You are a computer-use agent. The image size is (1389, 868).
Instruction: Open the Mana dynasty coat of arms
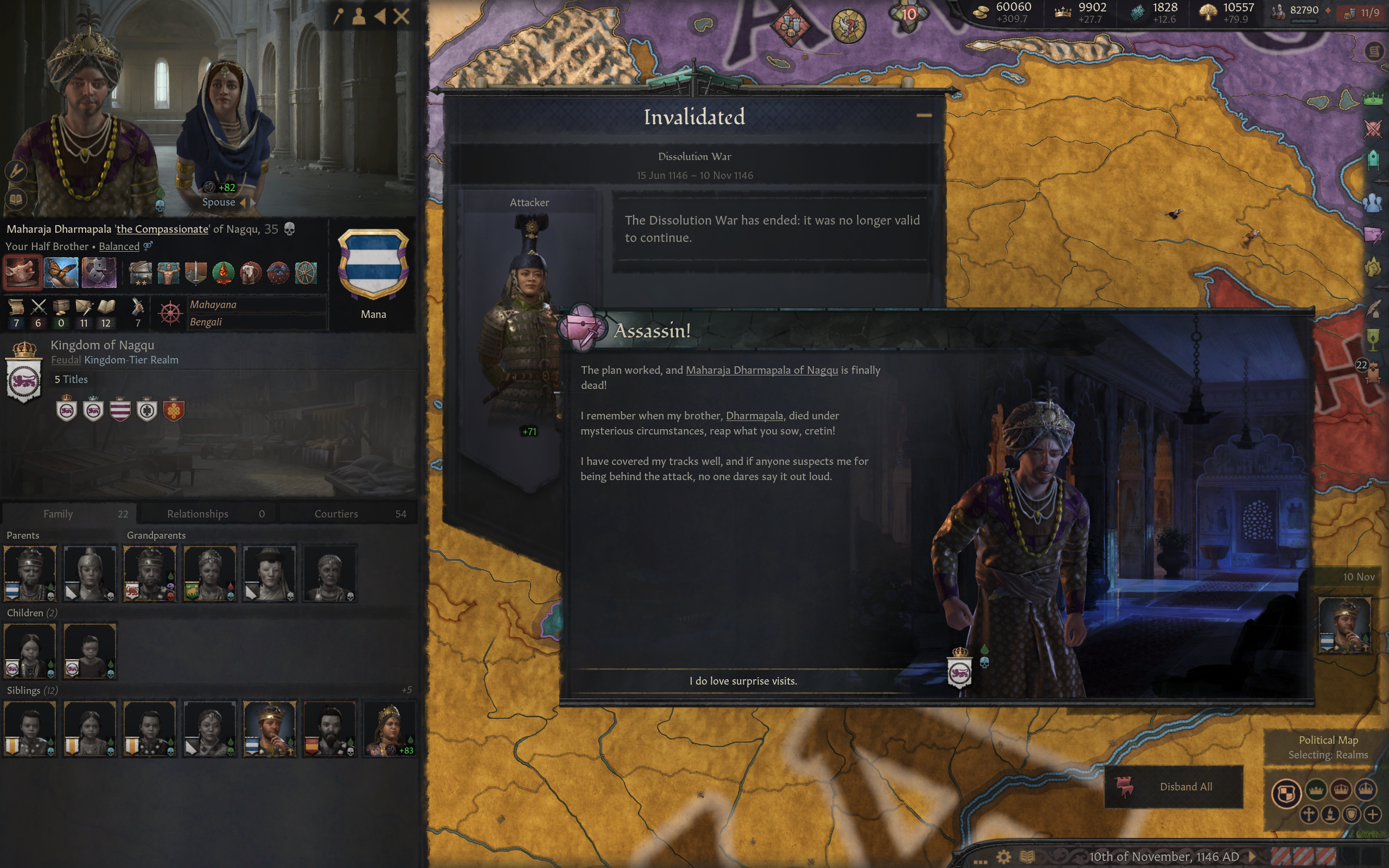coord(373,265)
